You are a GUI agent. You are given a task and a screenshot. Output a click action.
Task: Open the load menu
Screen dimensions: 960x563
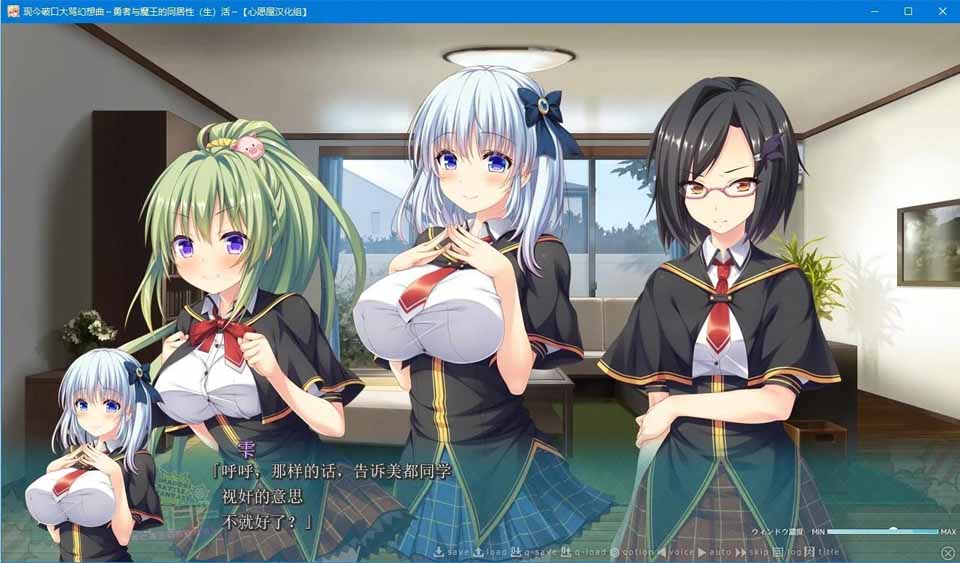pos(491,552)
